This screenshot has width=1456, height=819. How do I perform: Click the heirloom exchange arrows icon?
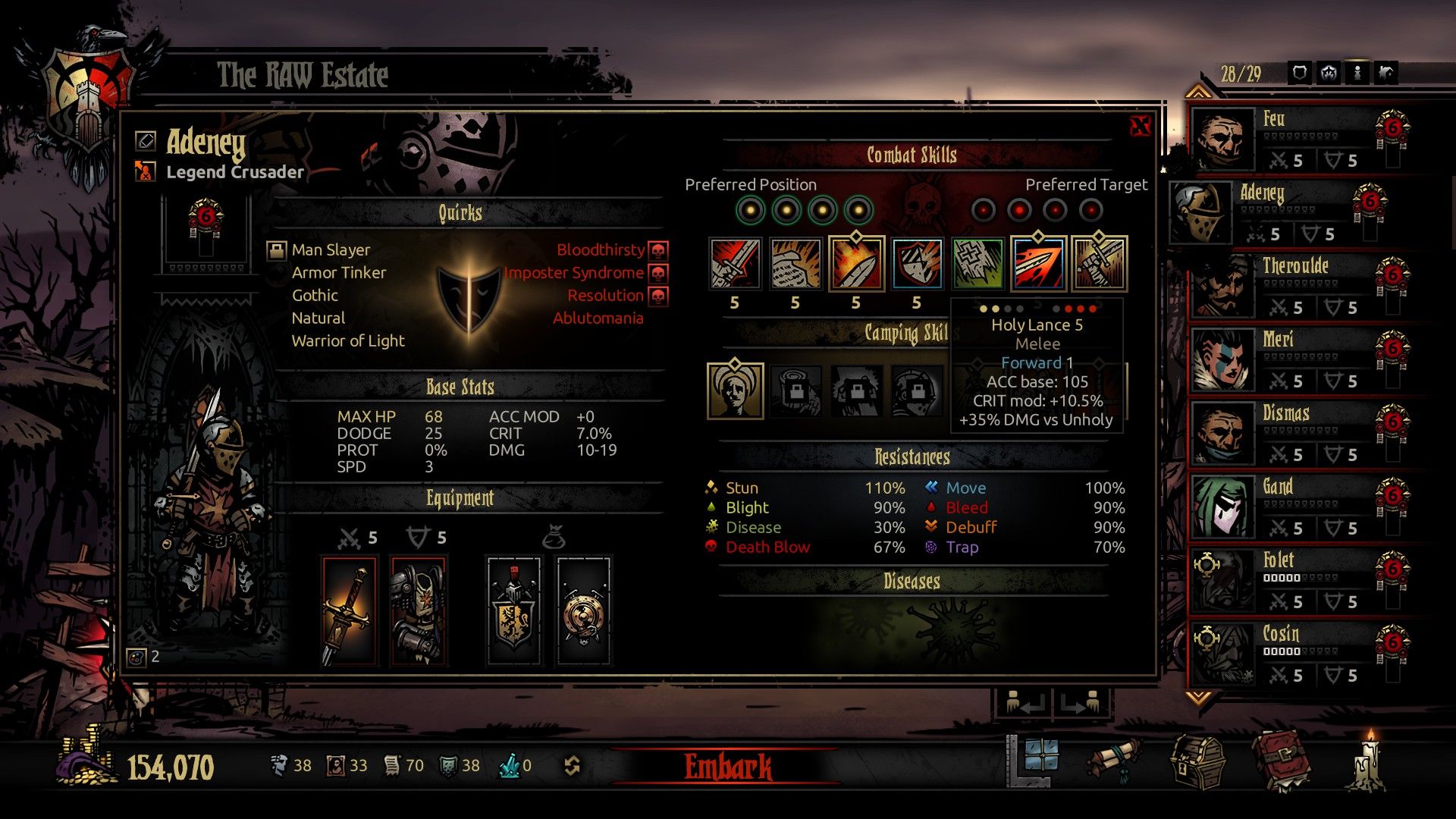tap(574, 766)
